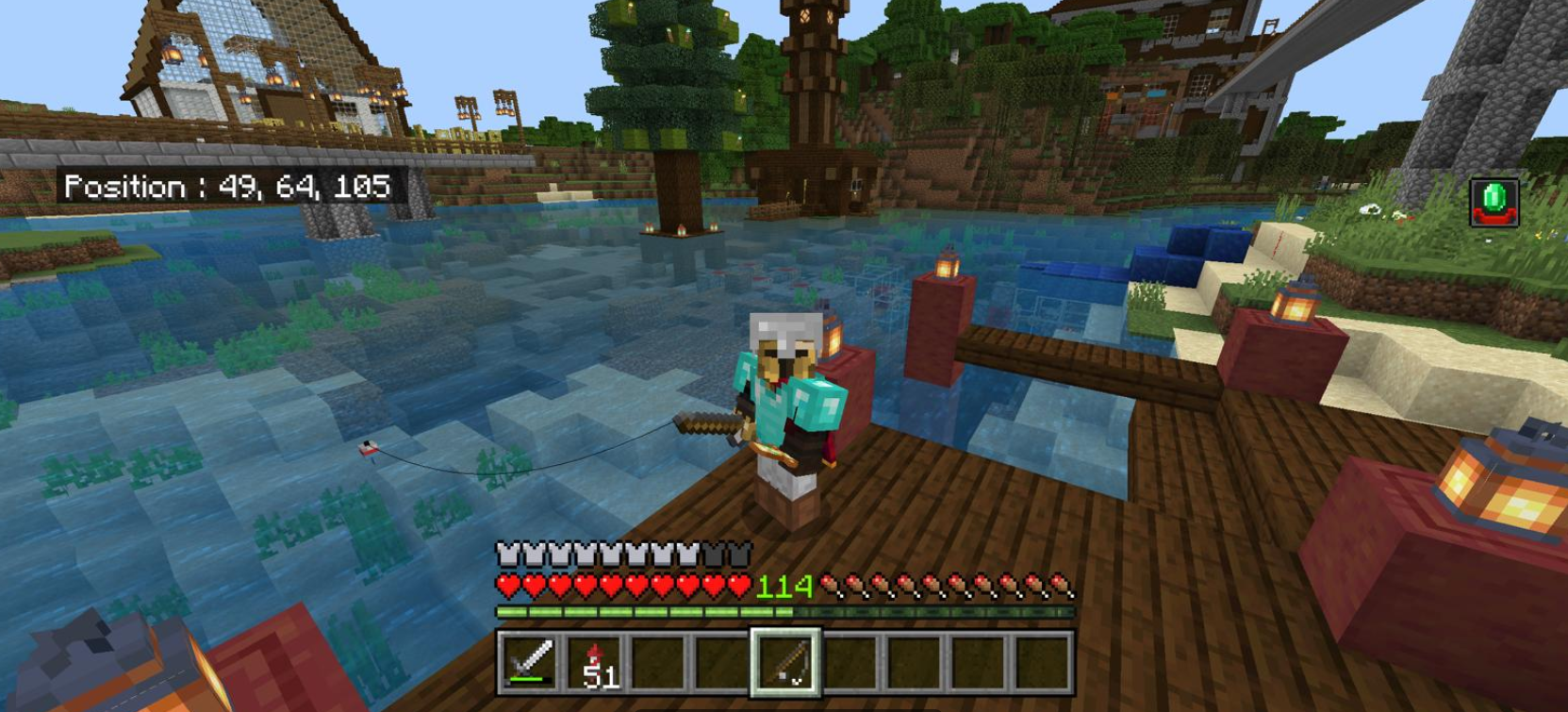
Task: Choose the fishing rod hotbar slot
Action: pos(785,662)
